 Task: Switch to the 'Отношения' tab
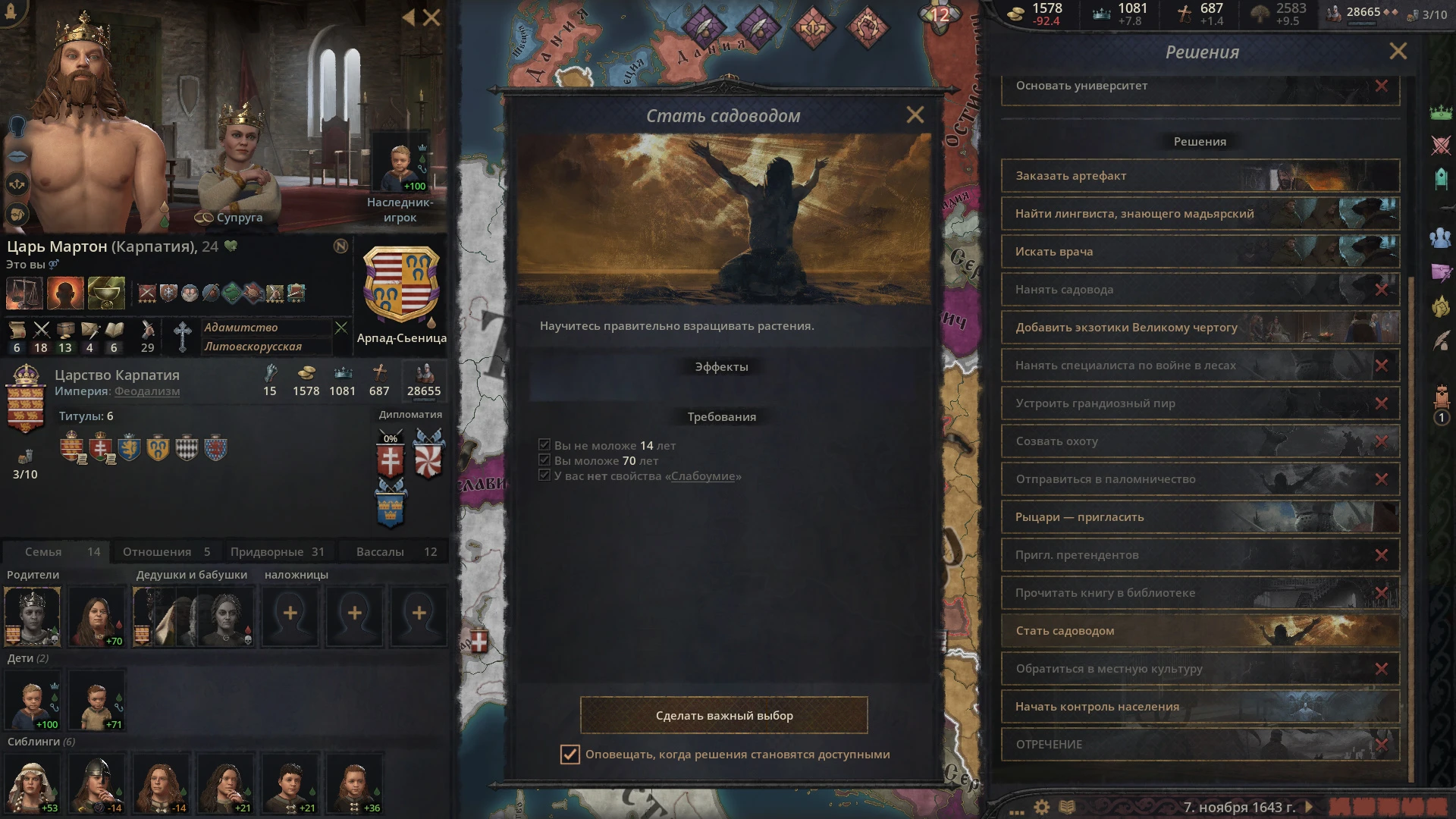(x=165, y=551)
